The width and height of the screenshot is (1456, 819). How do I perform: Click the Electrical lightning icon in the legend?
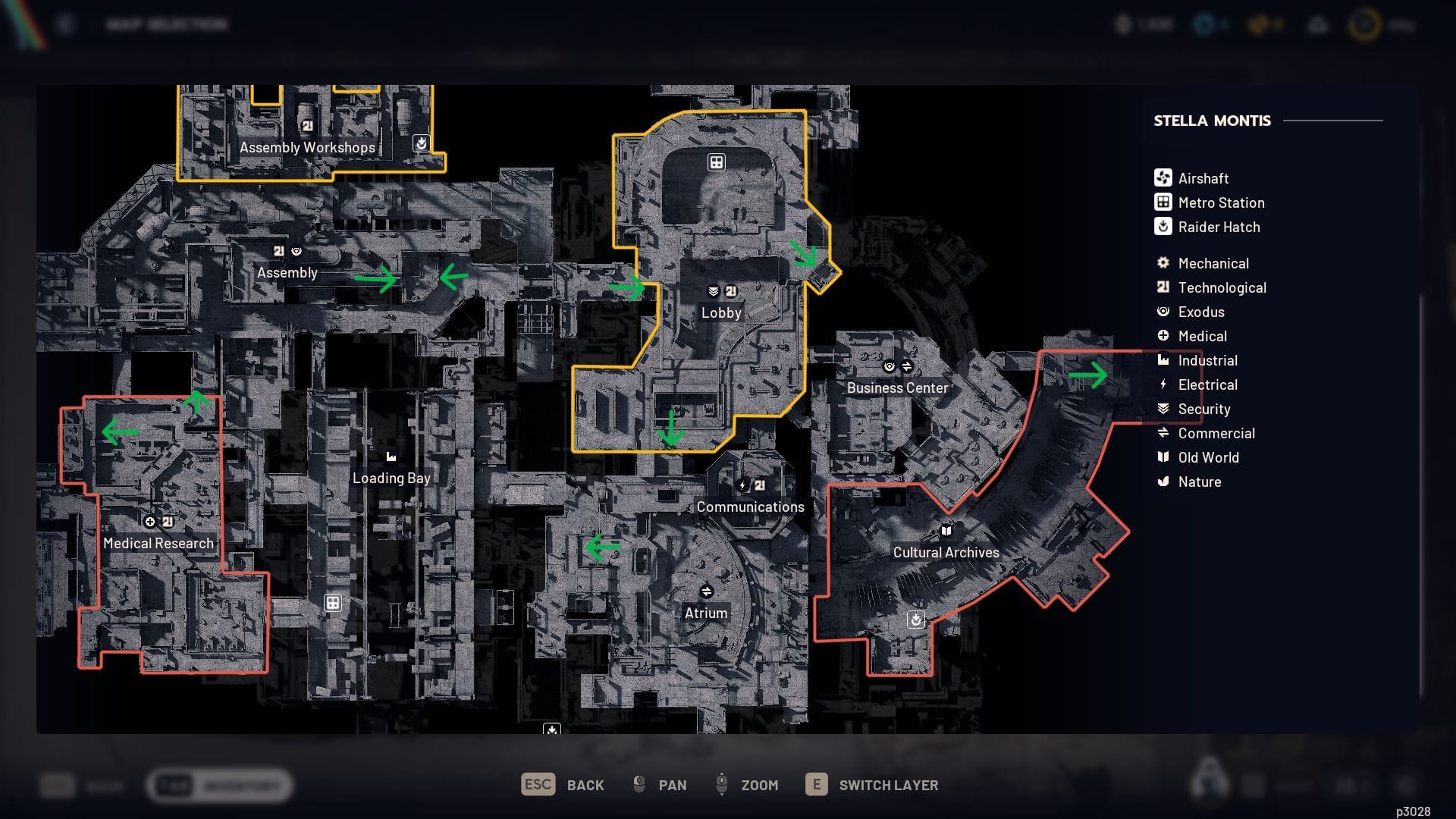point(1162,384)
